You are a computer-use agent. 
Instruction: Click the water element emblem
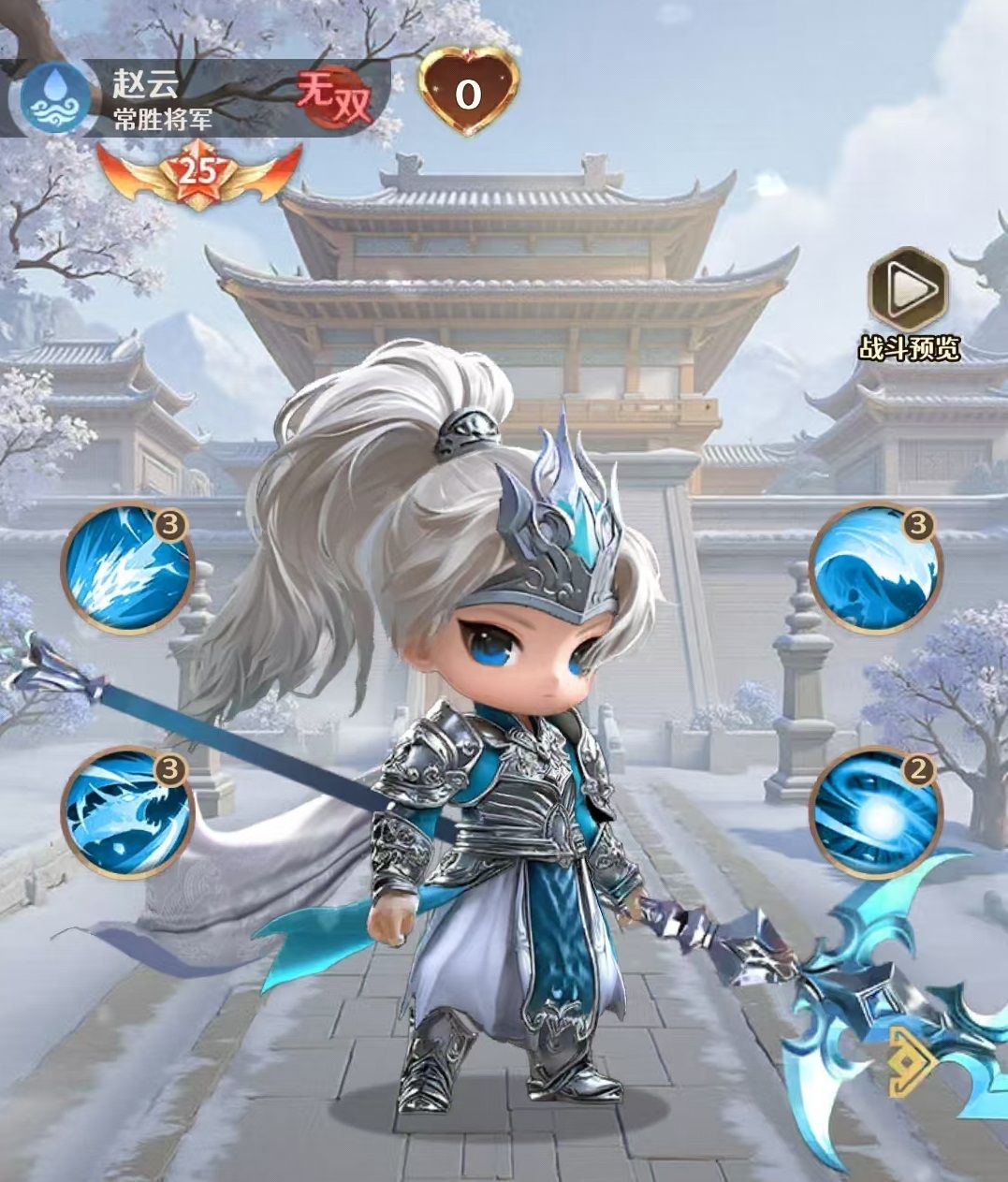pyautogui.click(x=53, y=100)
